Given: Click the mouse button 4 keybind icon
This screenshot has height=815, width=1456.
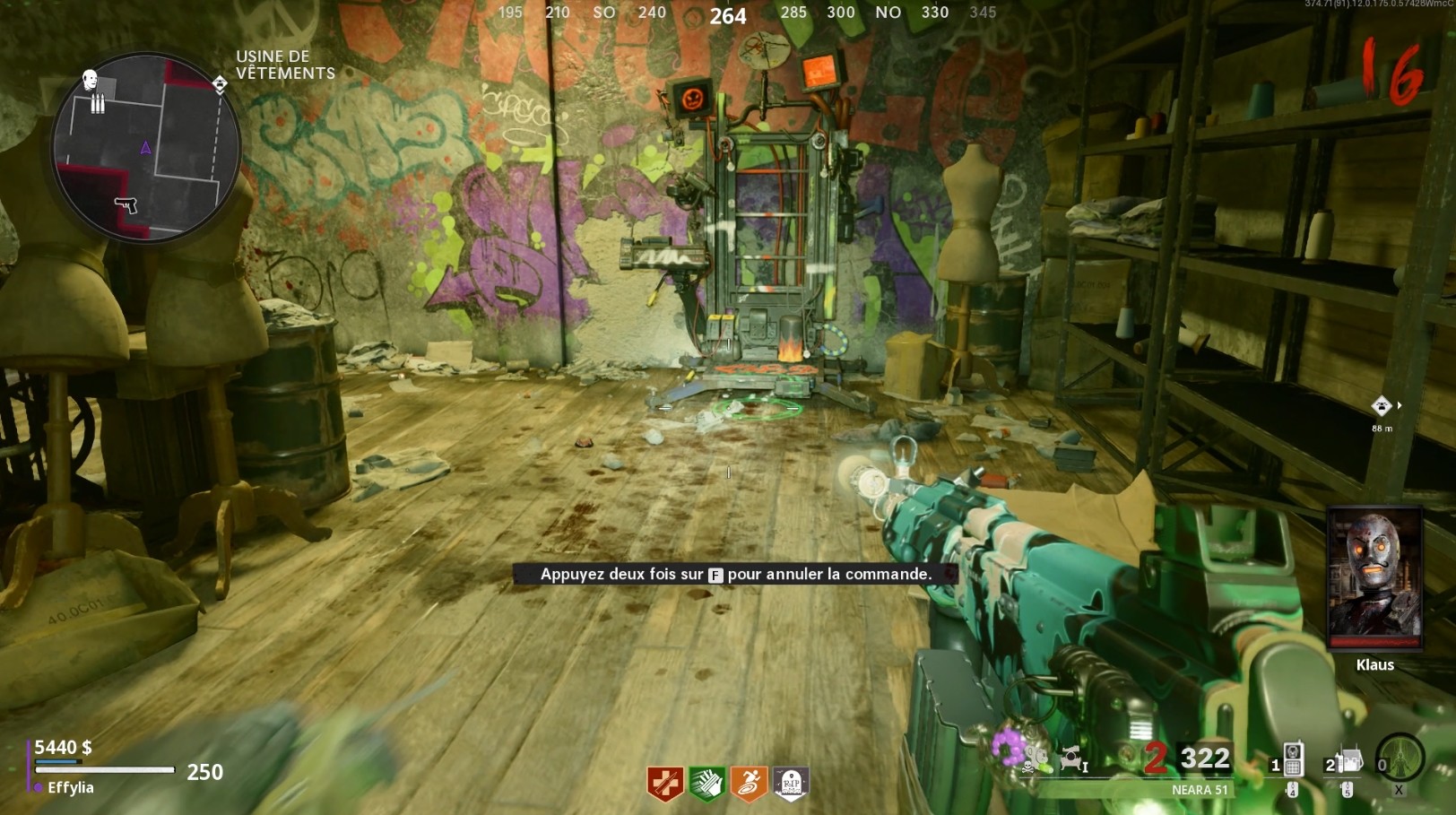Looking at the screenshot, I should click(1293, 788).
